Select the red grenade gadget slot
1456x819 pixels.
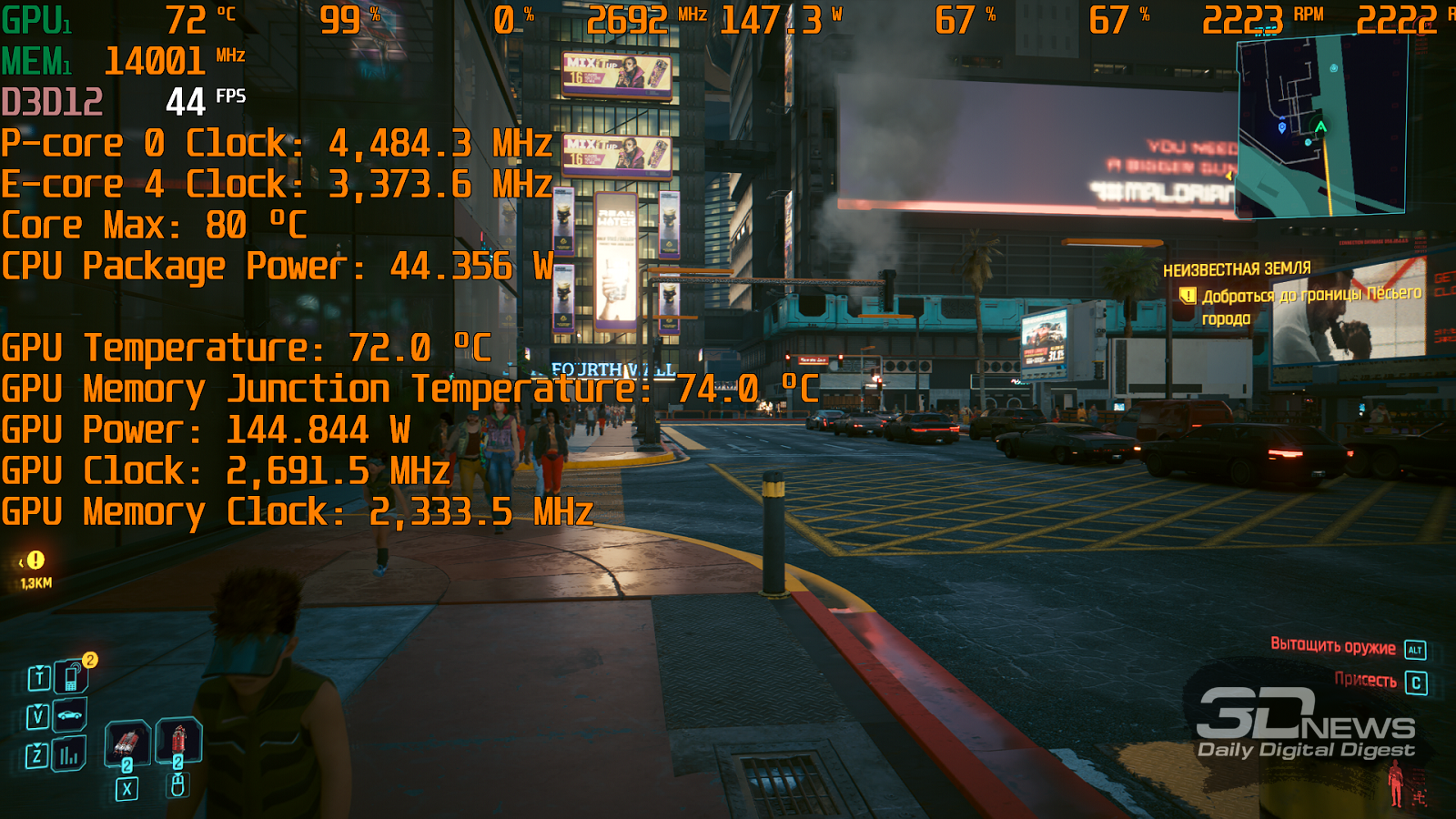click(x=179, y=738)
